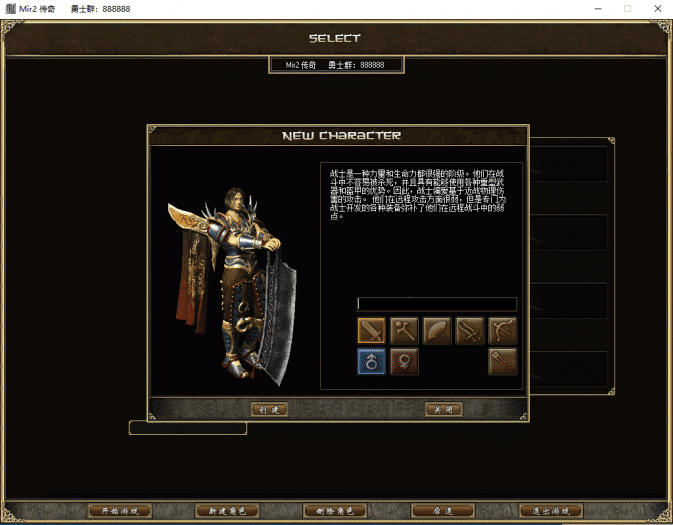Viewport: 673px width, 525px height.
Task: Choose the Wizard staff class icon
Action: tap(404, 329)
